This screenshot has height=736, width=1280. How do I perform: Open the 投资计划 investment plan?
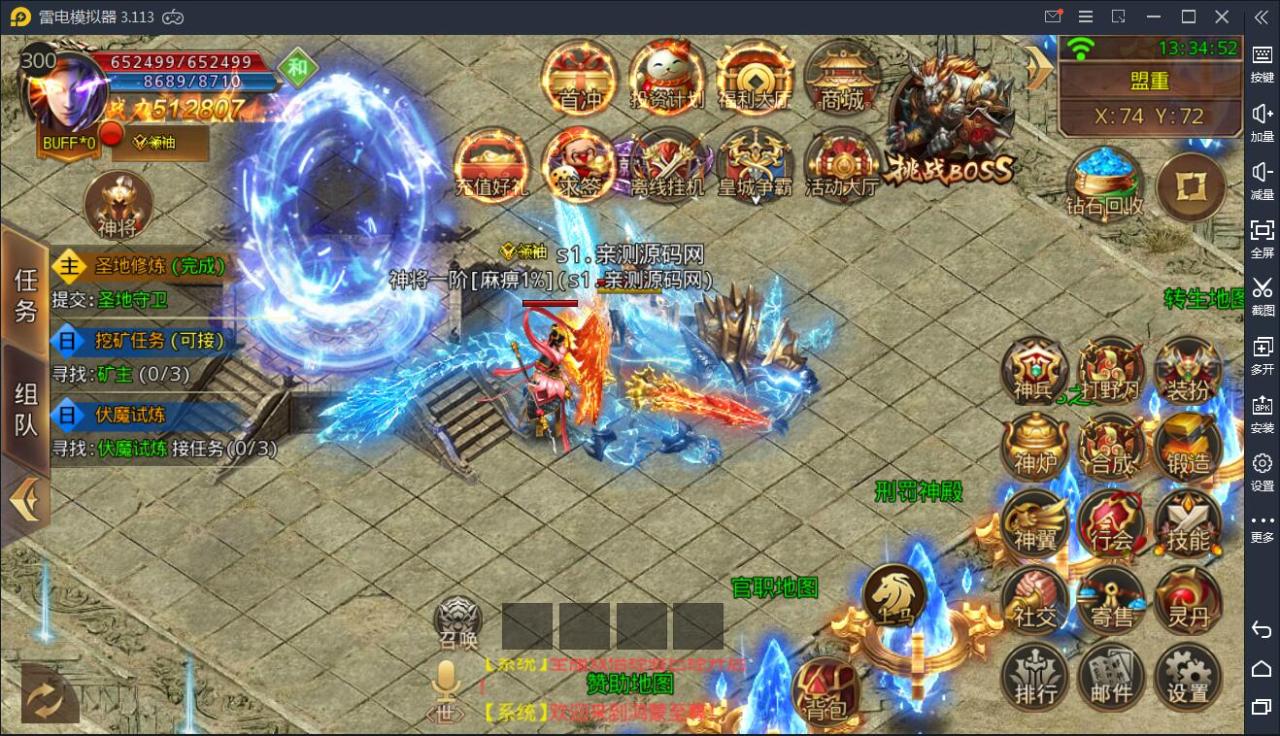click(667, 78)
